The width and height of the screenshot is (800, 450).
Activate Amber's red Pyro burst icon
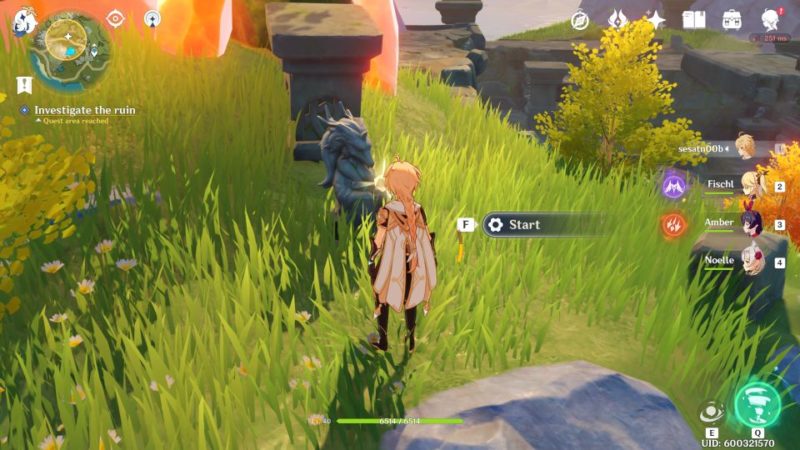tap(674, 224)
